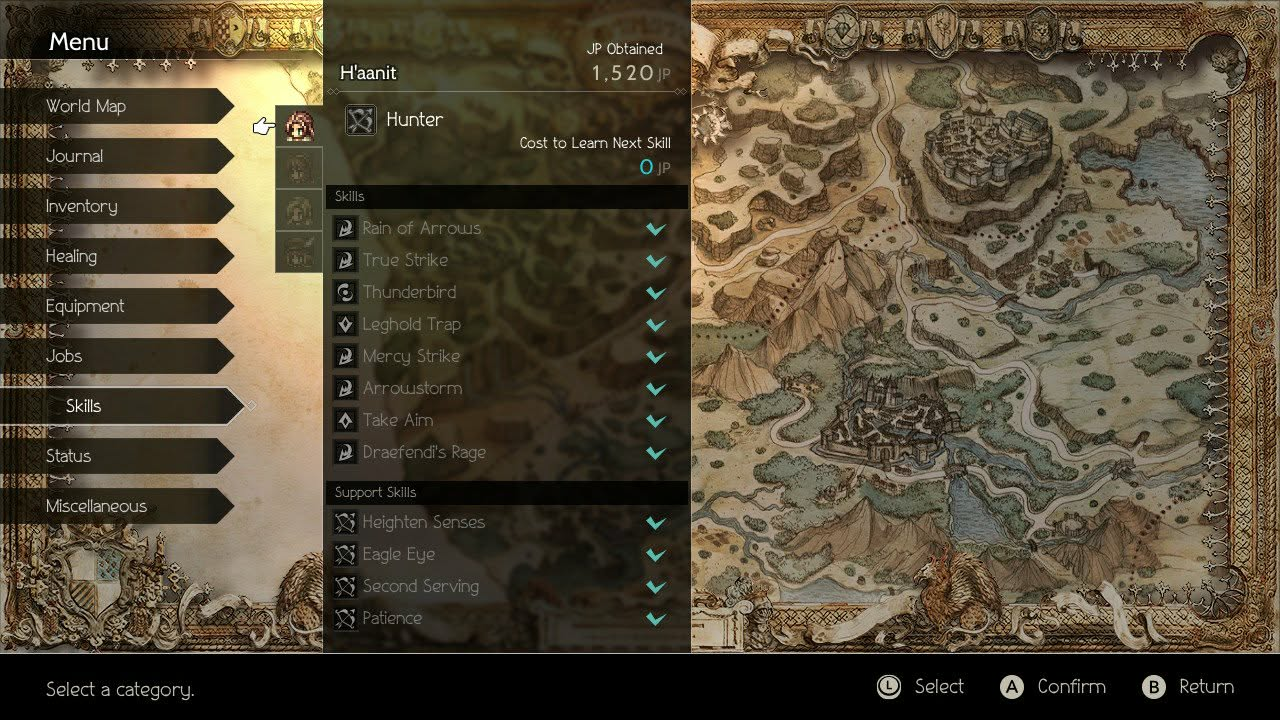Select H'aanit's character portrait
The image size is (1280, 720).
(298, 126)
